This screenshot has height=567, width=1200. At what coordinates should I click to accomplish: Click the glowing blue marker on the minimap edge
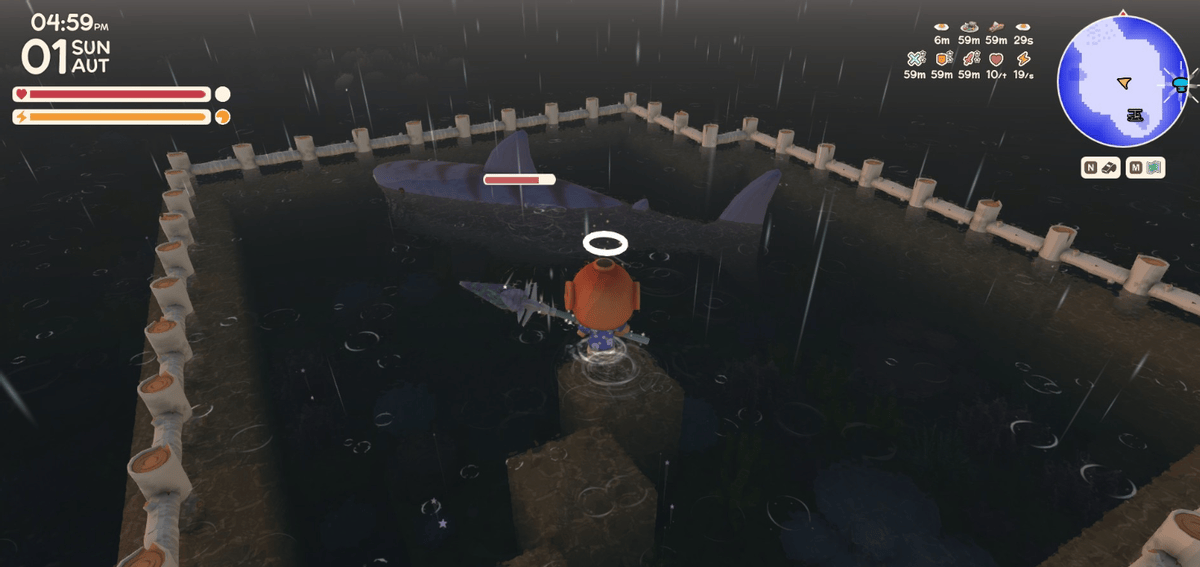pyautogui.click(x=1180, y=85)
